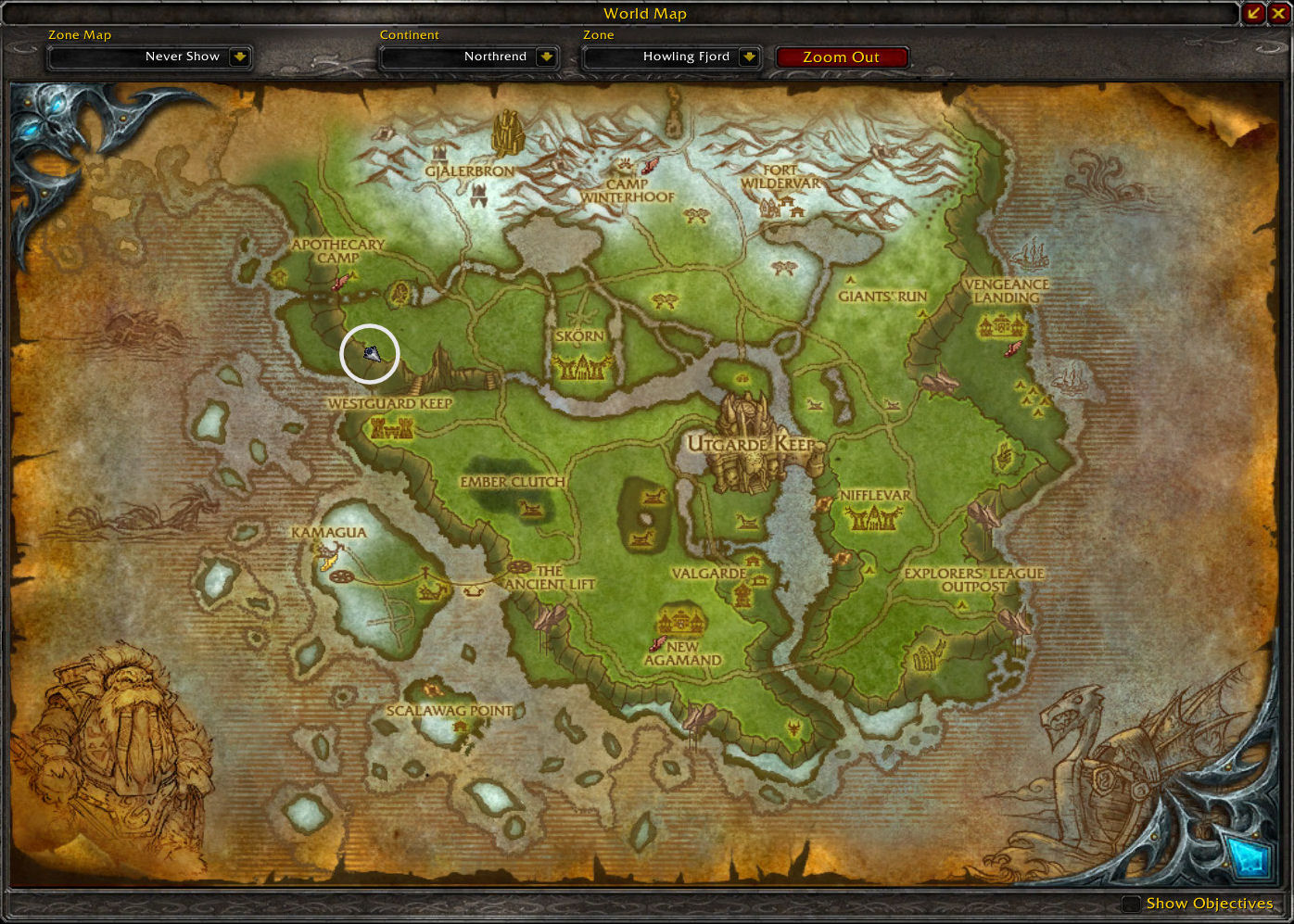1294x924 pixels.
Task: Select the Westguard Keep tower icon
Action: (390, 427)
